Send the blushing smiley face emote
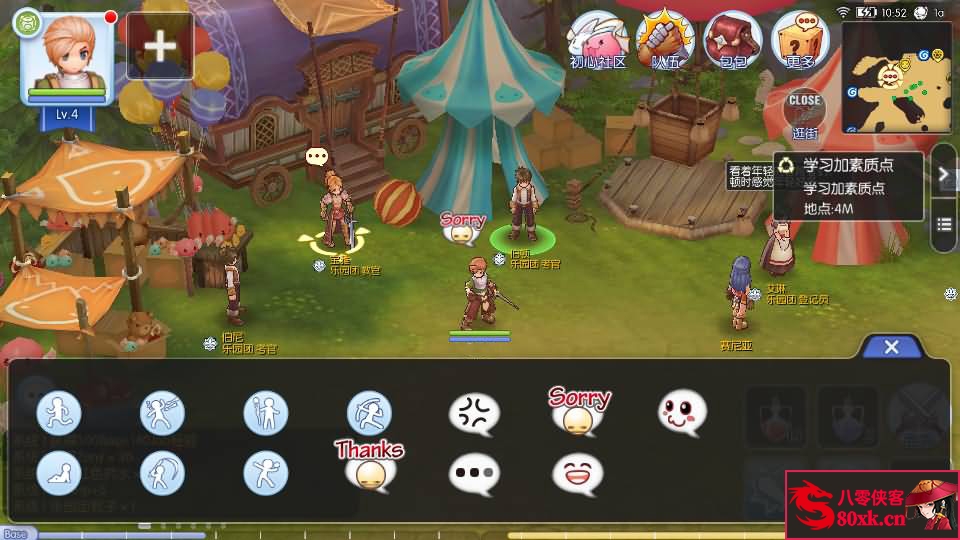 [682, 413]
